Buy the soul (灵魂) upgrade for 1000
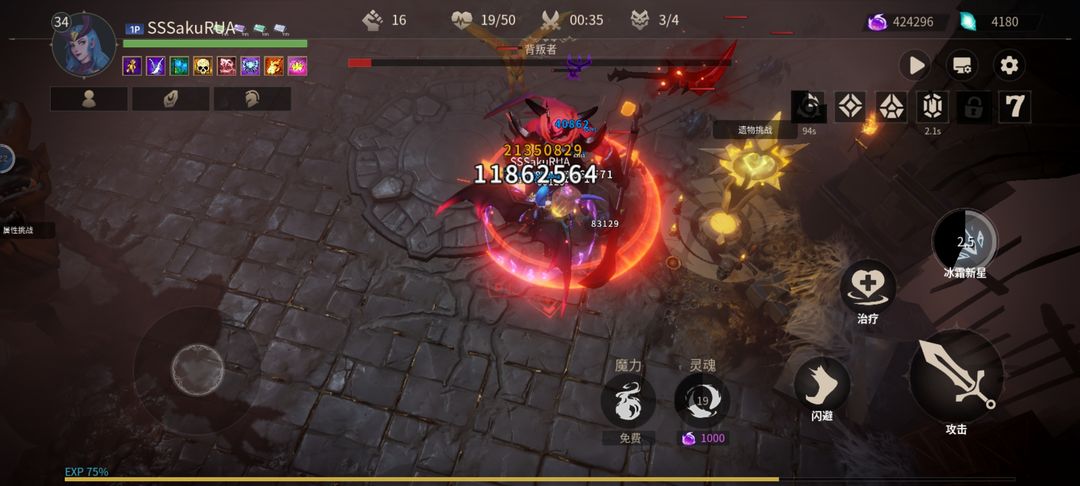The width and height of the screenshot is (1080, 486). point(702,401)
